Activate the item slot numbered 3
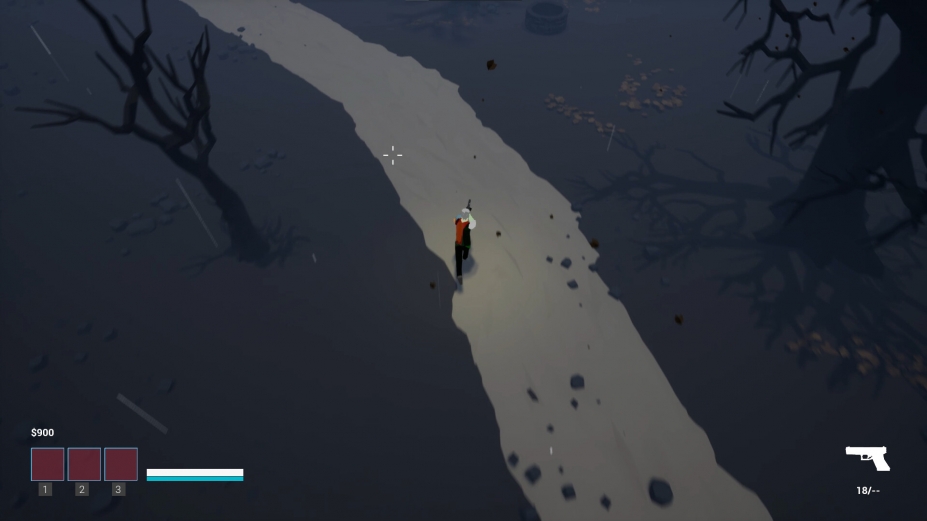Screen dimensions: 927x521 point(121,464)
